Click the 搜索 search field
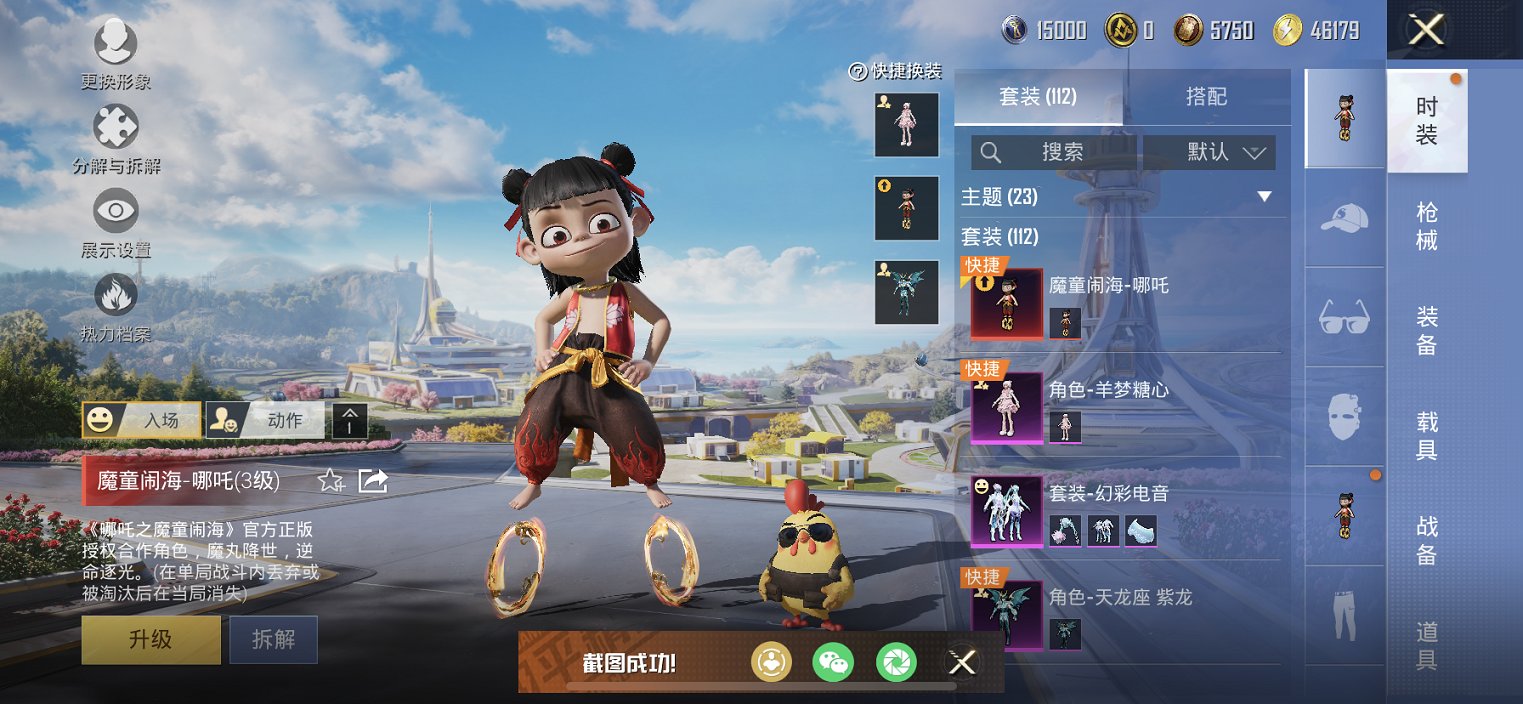This screenshot has height=704, width=1523. click(1056, 152)
